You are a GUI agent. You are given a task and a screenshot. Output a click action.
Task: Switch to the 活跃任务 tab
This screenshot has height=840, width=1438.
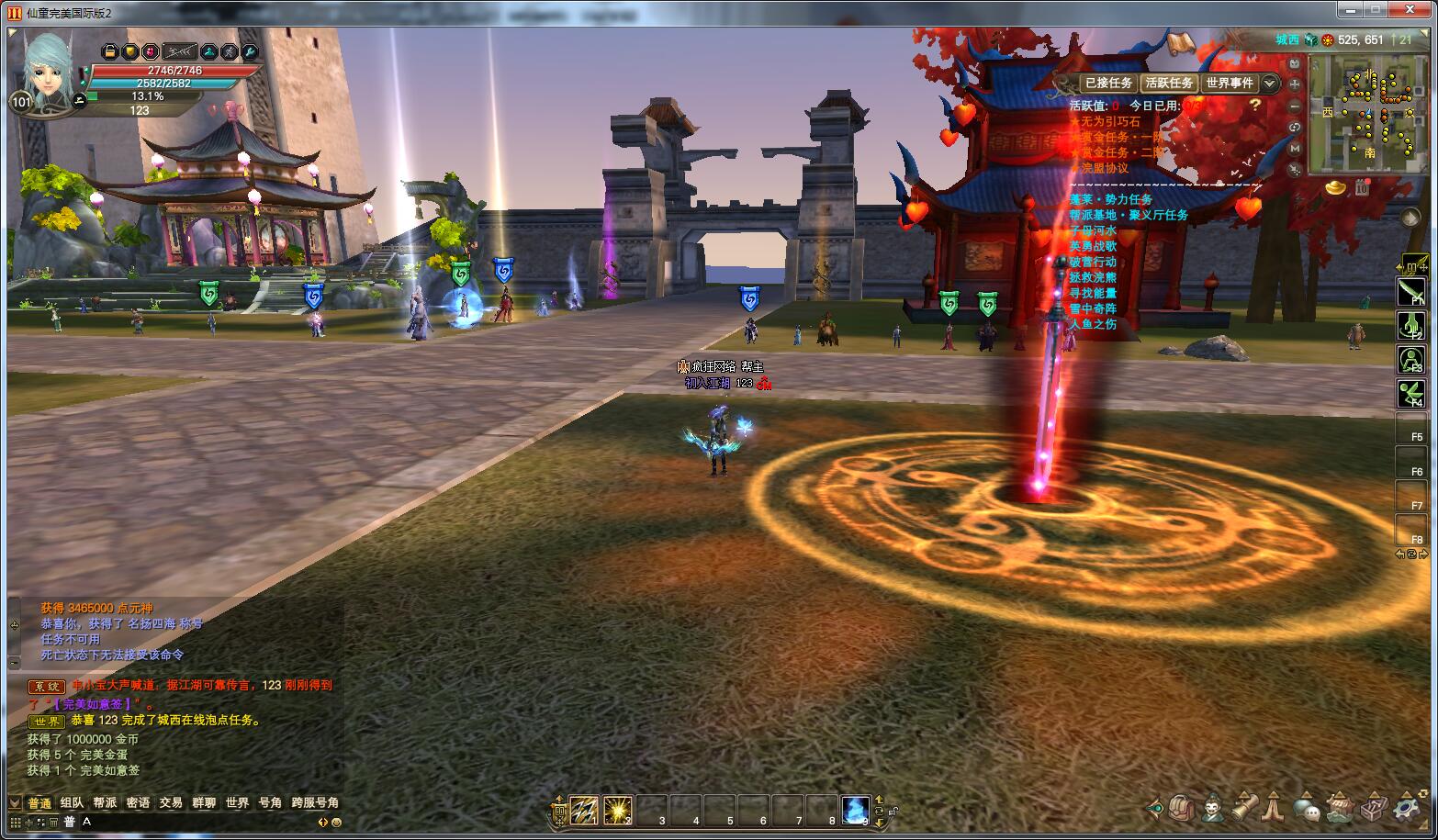(1169, 83)
